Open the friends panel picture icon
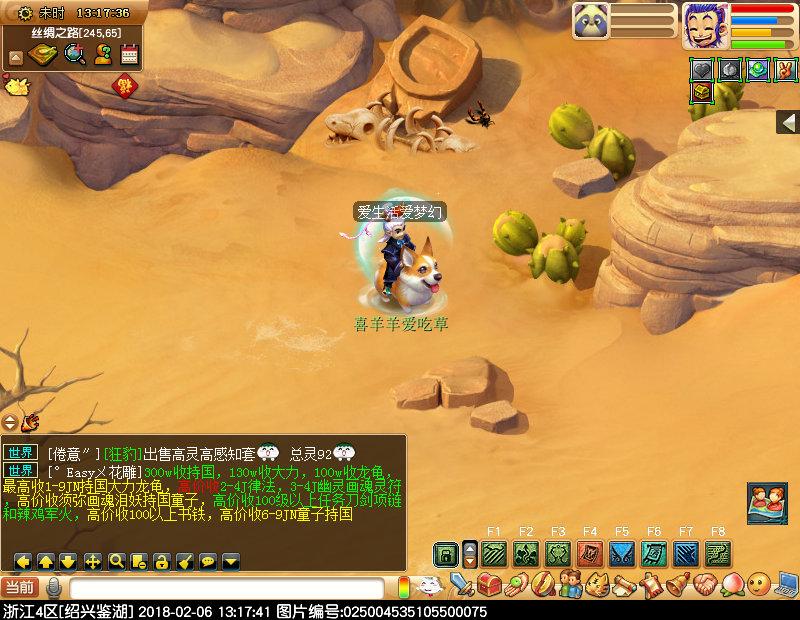This screenshot has height=620, width=800. tap(766, 503)
